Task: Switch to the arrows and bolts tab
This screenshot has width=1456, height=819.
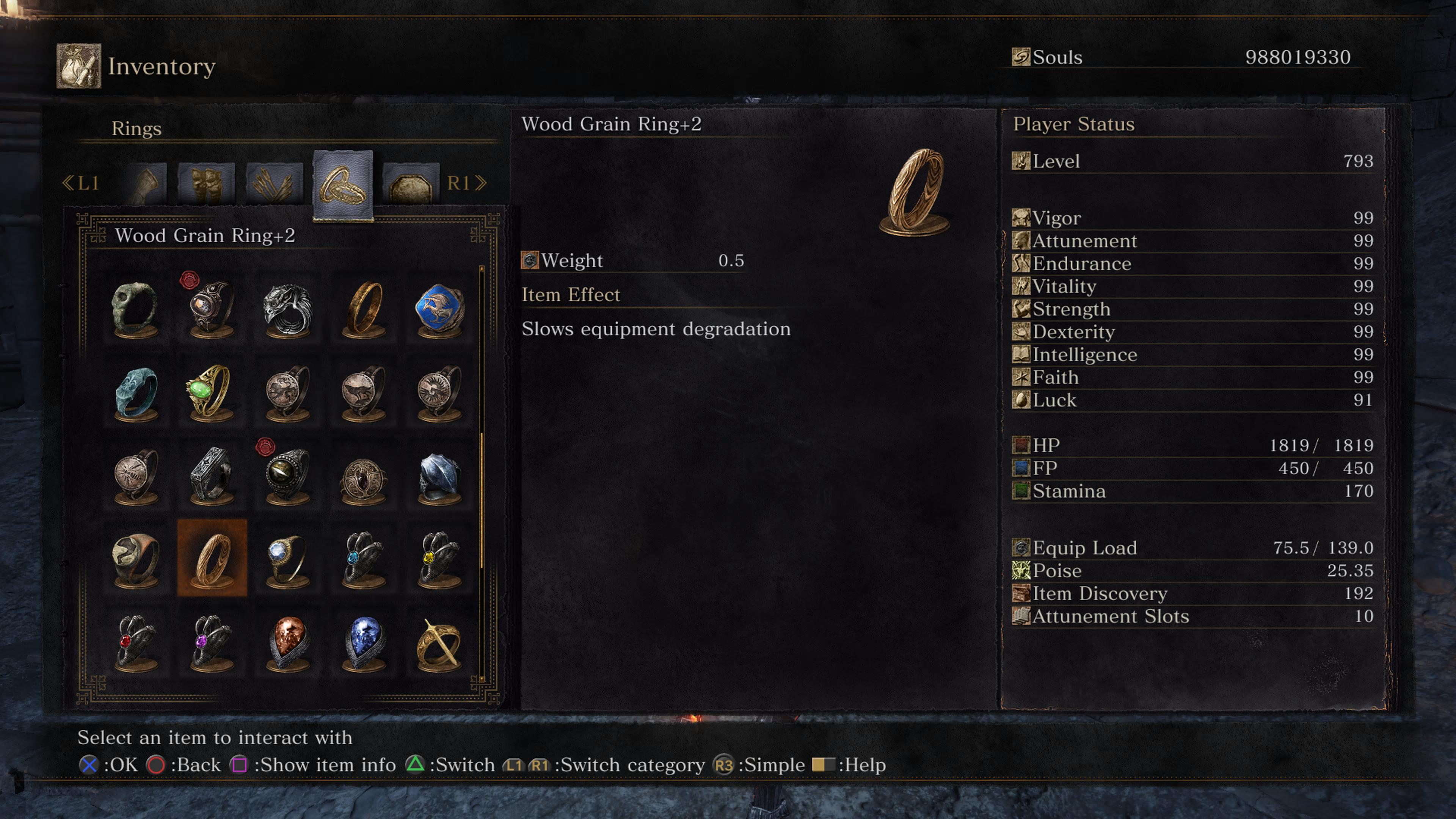Action: point(275,183)
